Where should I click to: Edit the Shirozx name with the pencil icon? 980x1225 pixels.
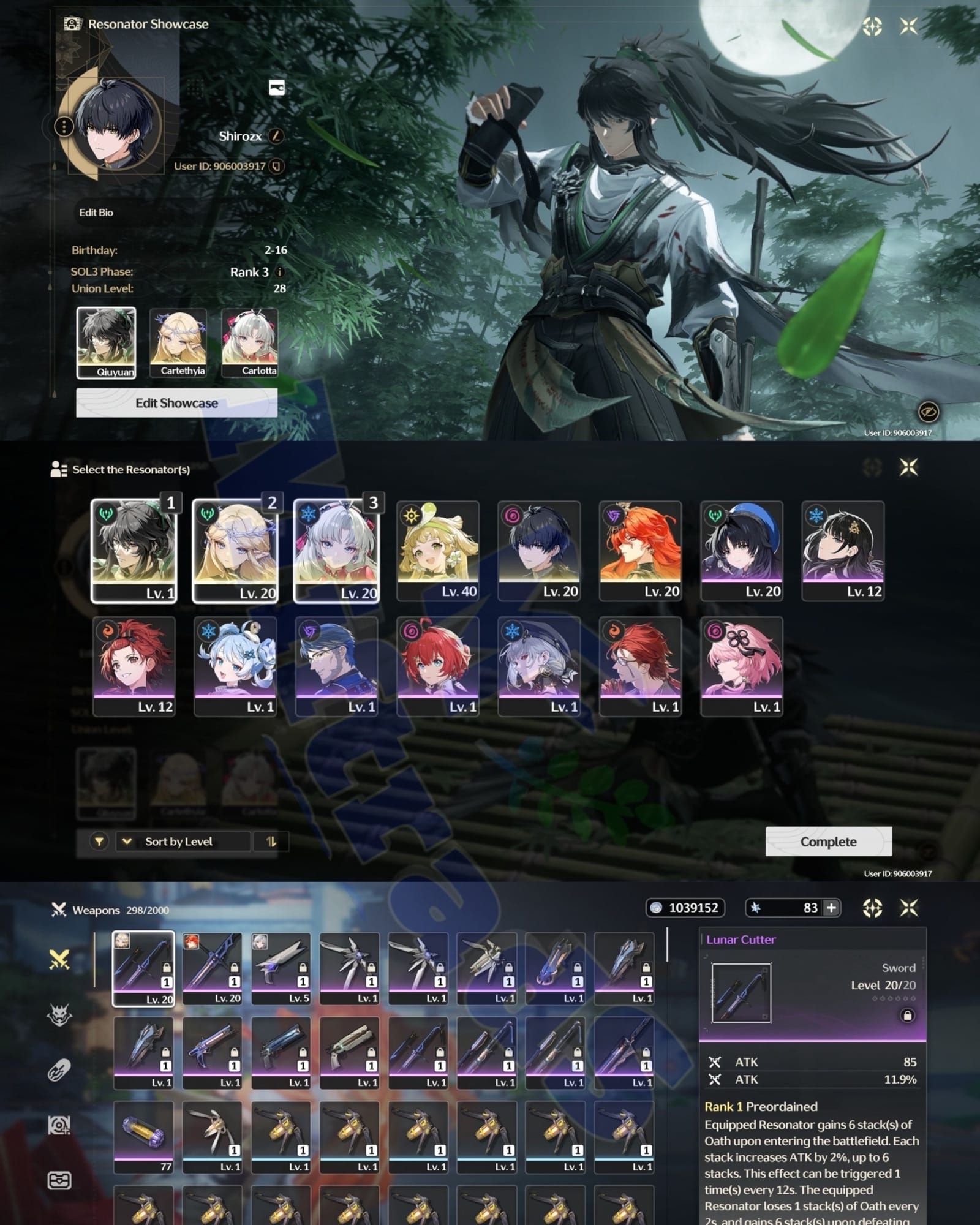276,136
